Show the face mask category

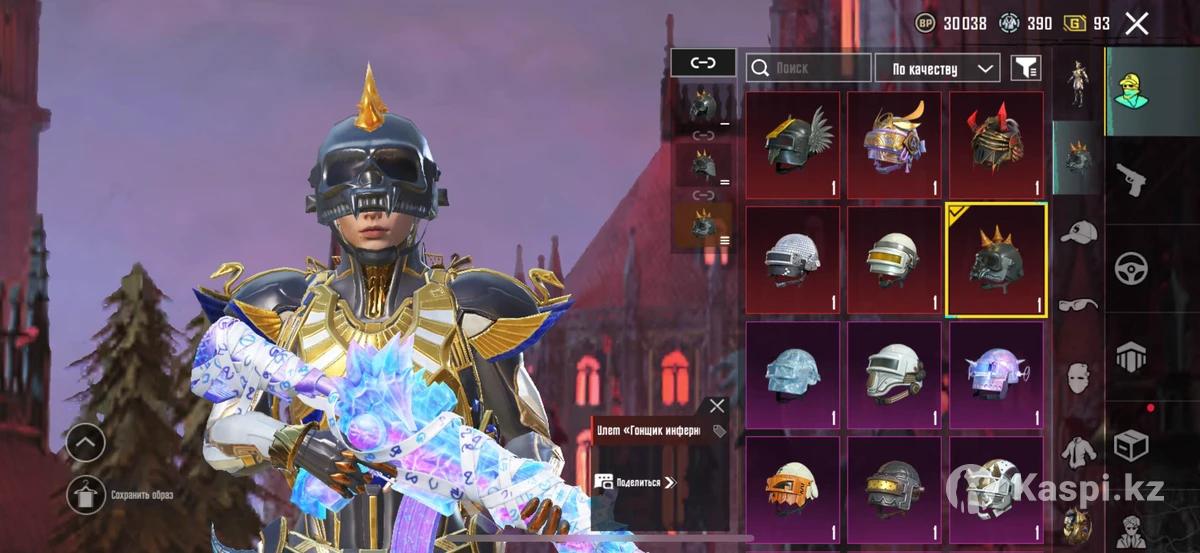[1078, 377]
